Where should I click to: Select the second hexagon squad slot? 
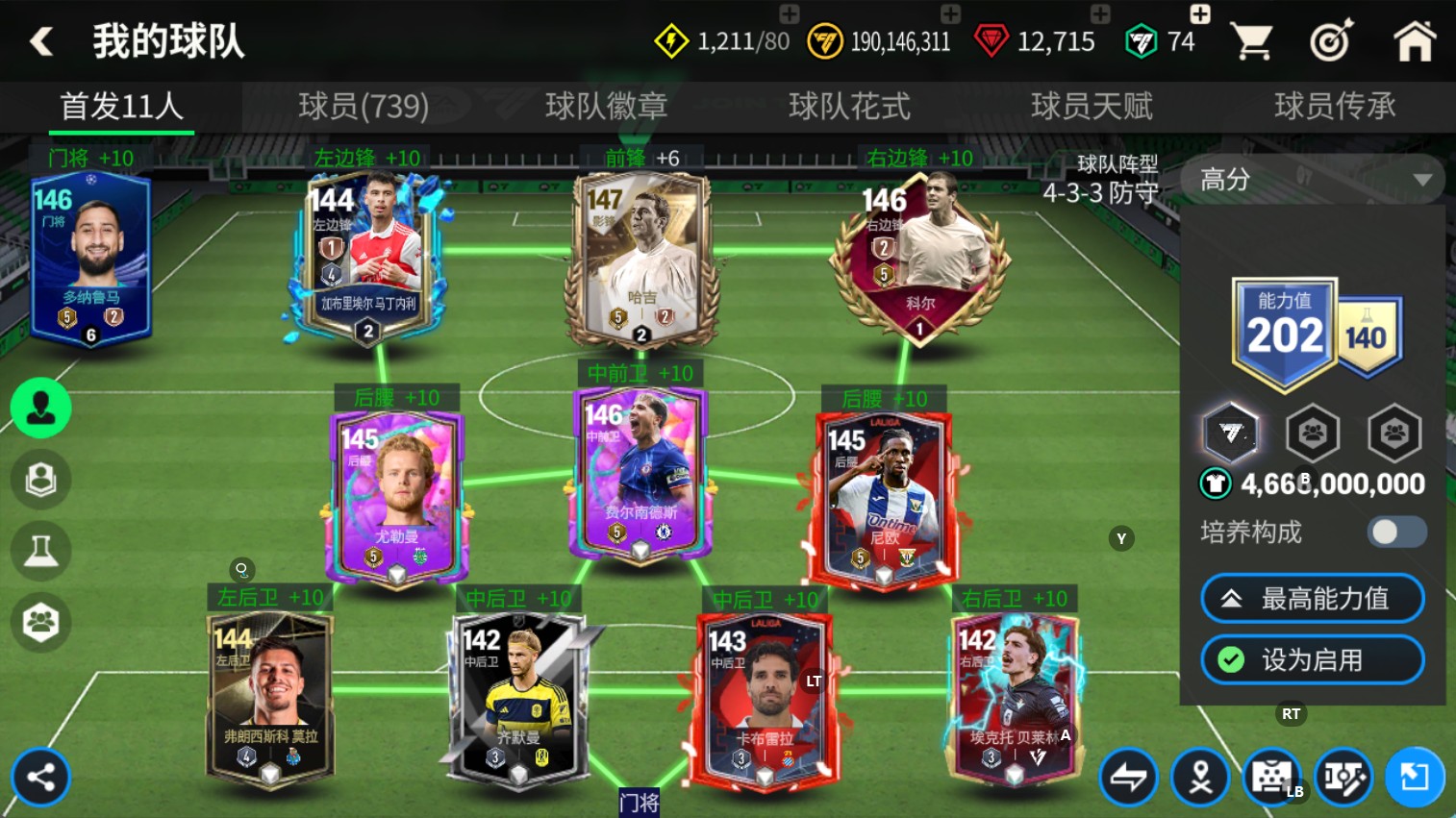1312,434
